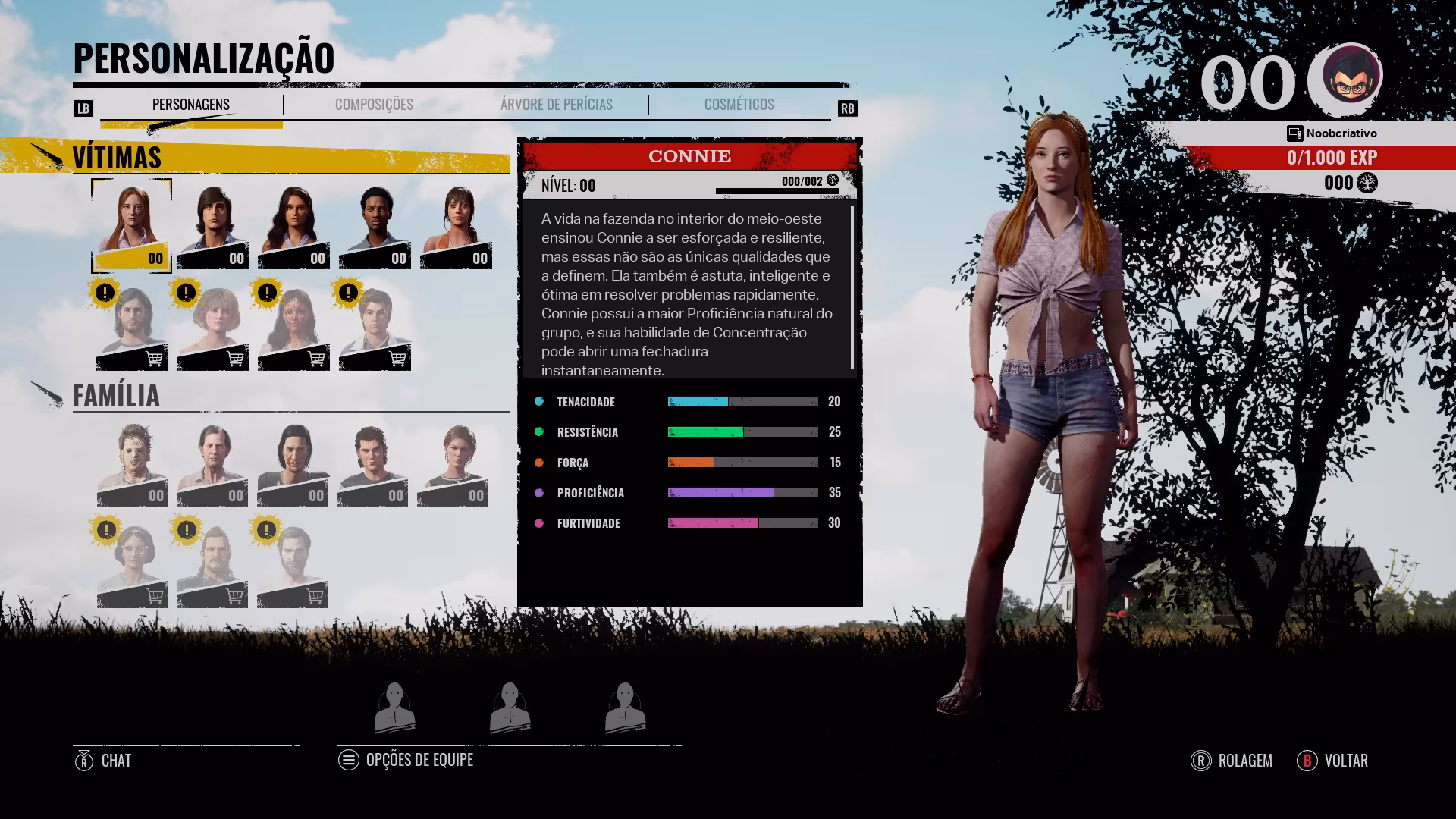1456x819 pixels.
Task: Open the ÁRVORE DE PERÍCIAS tab
Action: 556,105
